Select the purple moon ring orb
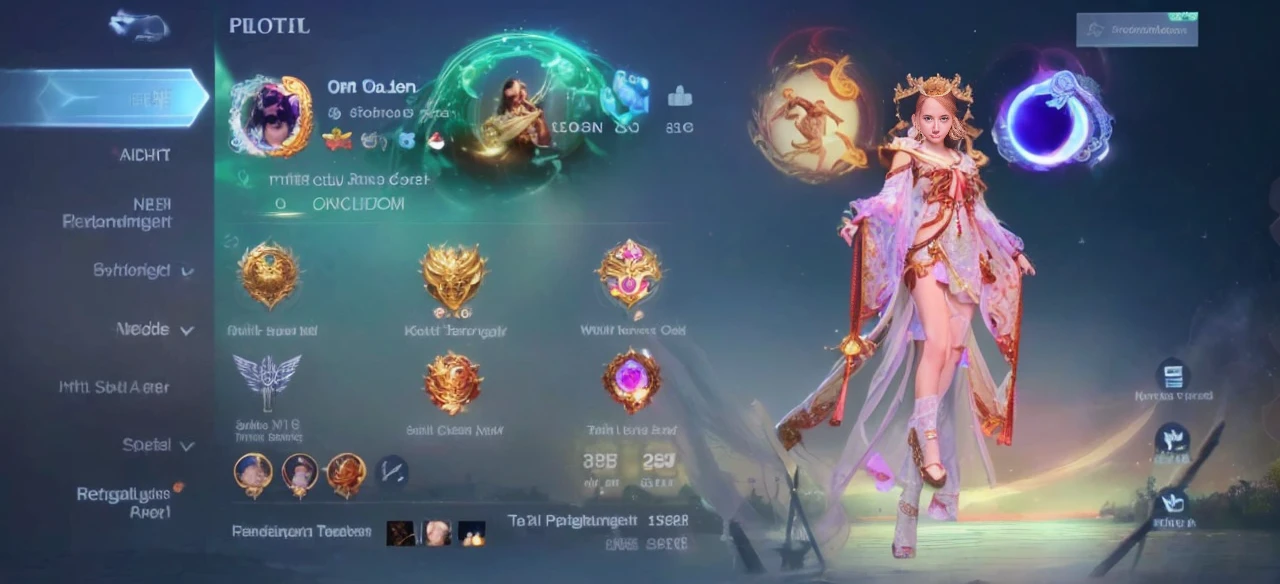 pos(1052,118)
